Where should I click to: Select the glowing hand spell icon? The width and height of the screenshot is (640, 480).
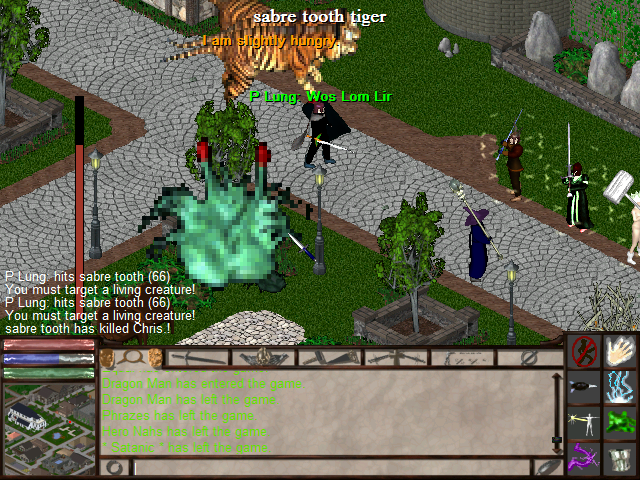pyautogui.click(x=622, y=352)
